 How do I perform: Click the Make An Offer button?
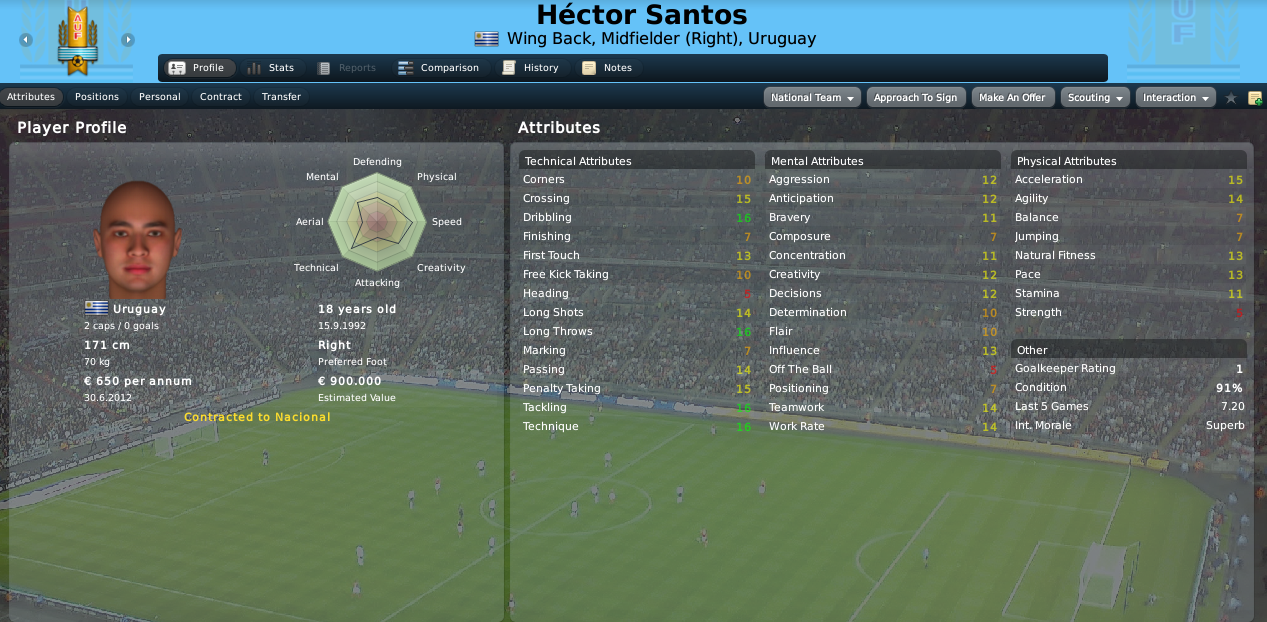pyautogui.click(x=1012, y=98)
